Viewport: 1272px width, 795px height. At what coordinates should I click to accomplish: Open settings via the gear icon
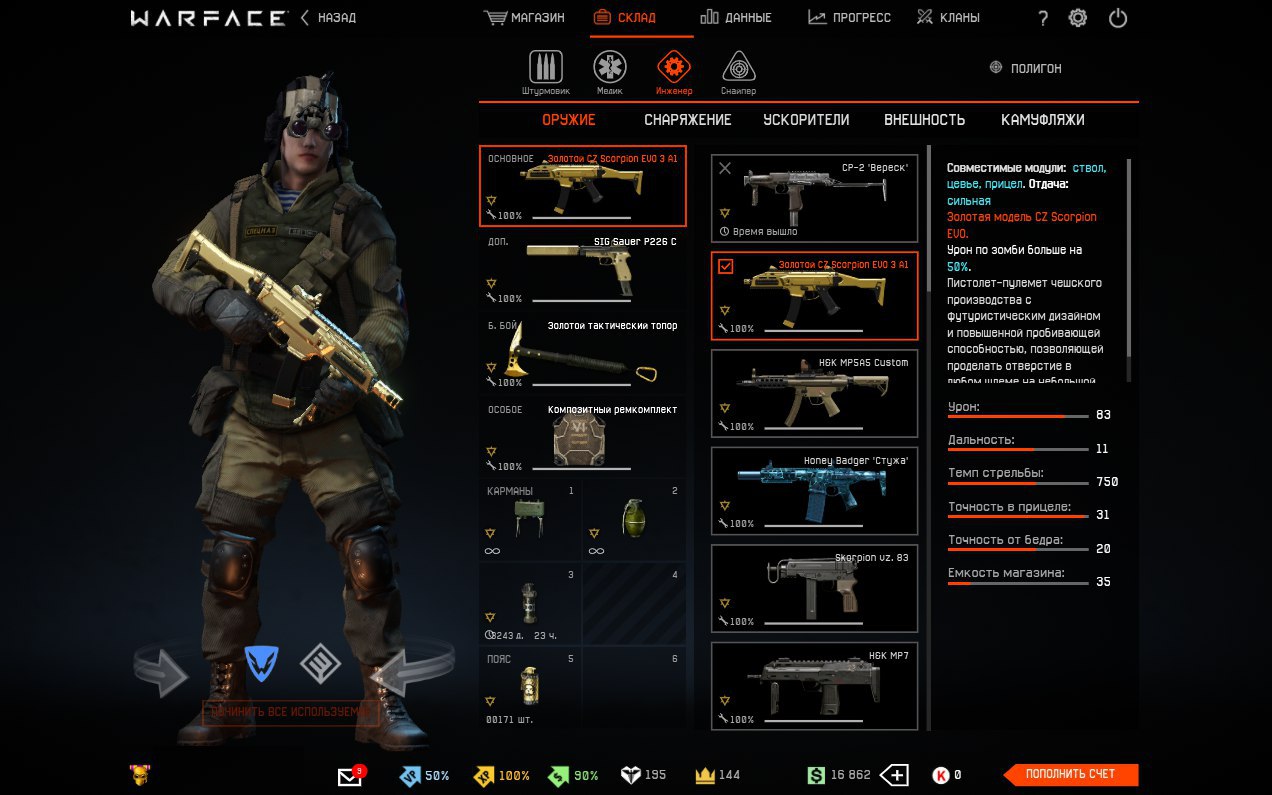click(1077, 18)
